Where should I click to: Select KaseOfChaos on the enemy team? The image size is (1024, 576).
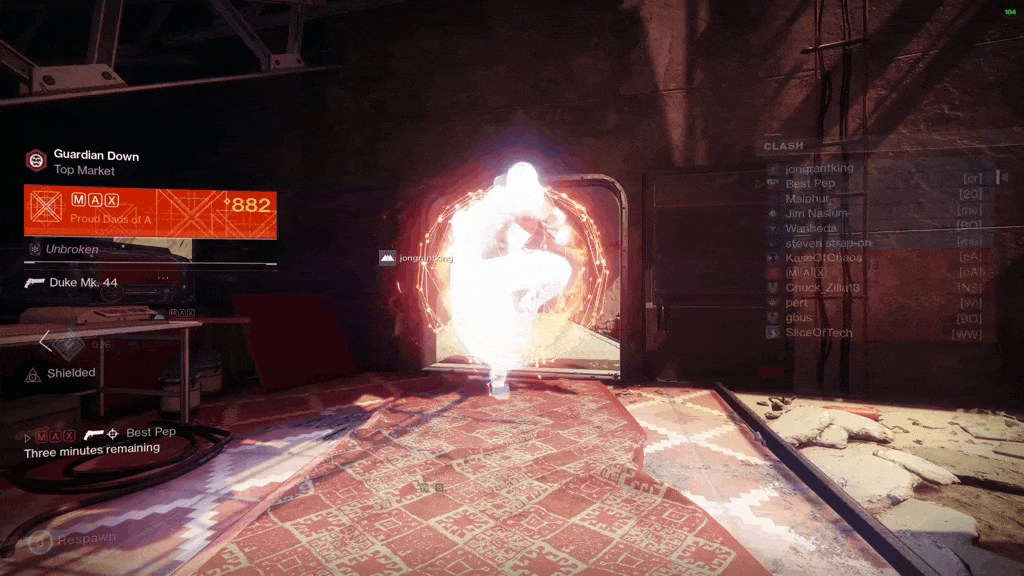coord(823,258)
